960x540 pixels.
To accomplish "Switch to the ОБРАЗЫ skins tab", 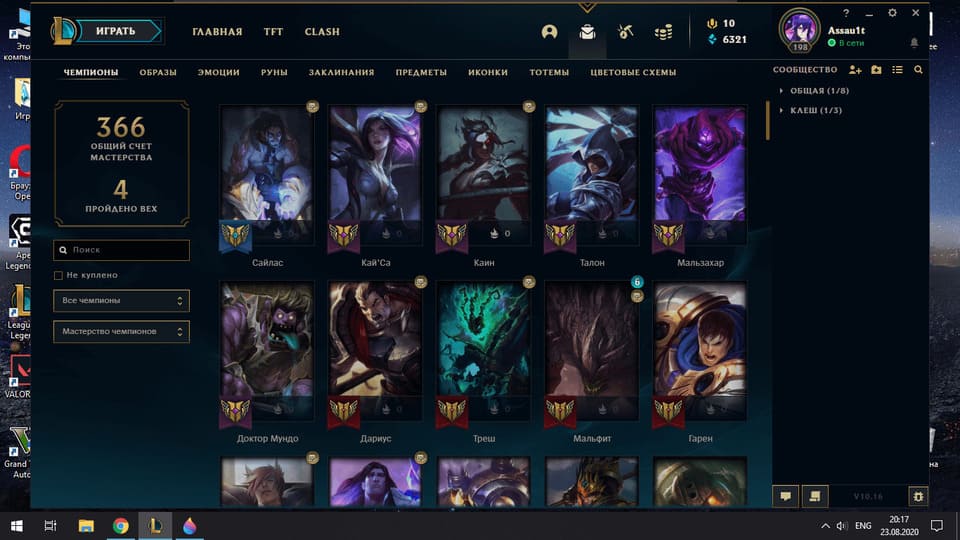I will pyautogui.click(x=158, y=72).
